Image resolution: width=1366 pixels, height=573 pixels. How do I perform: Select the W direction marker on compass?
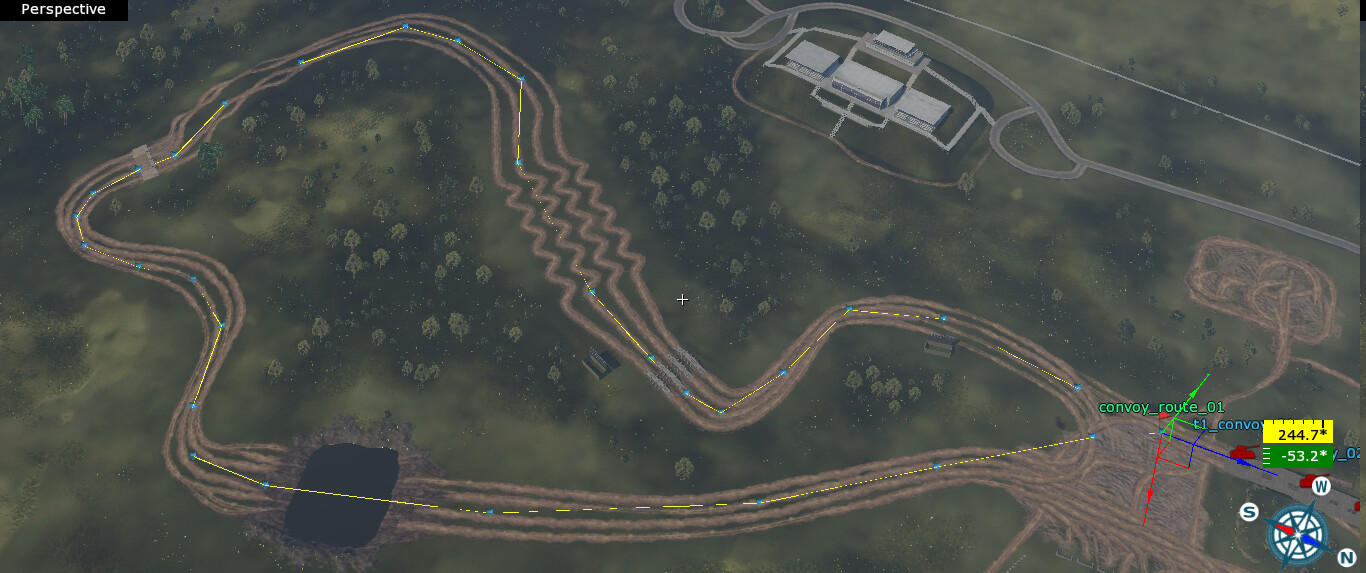pyautogui.click(x=1321, y=487)
